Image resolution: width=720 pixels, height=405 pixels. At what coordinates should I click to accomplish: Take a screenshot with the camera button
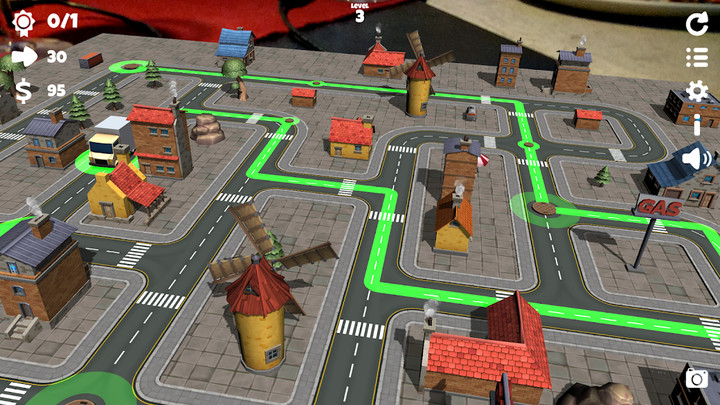tap(696, 380)
